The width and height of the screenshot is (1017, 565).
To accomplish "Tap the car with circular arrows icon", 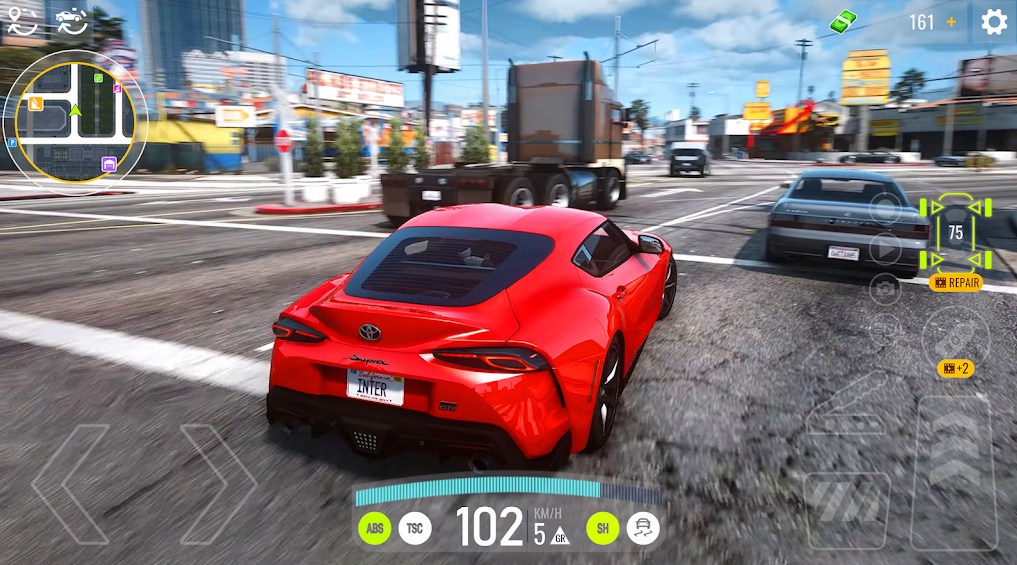I will click(71, 20).
